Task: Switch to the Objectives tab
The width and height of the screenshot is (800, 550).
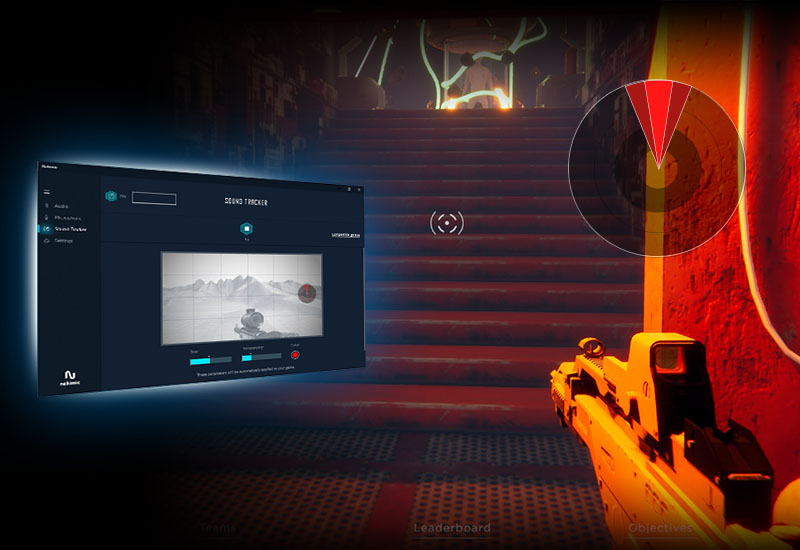Action: [661, 527]
